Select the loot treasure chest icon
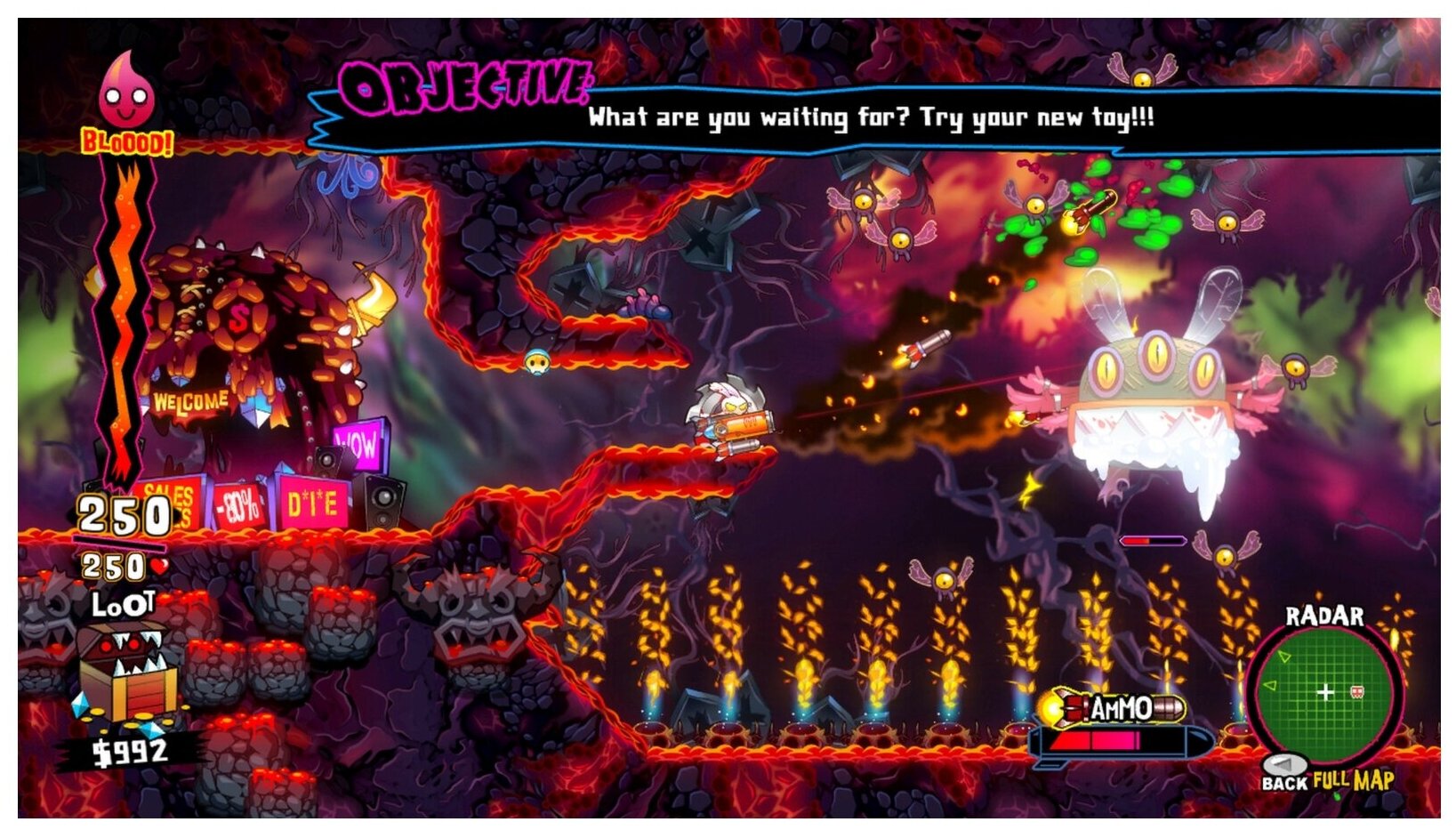 click(126, 672)
